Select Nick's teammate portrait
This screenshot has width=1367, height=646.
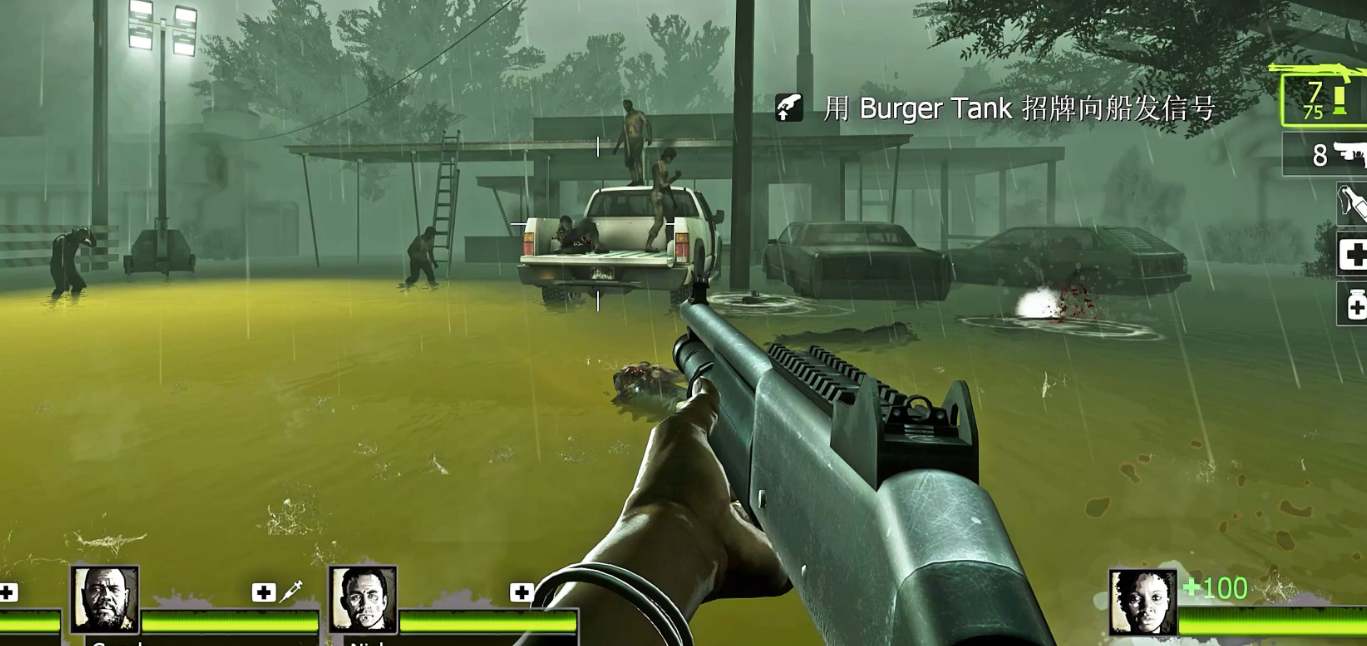point(363,599)
